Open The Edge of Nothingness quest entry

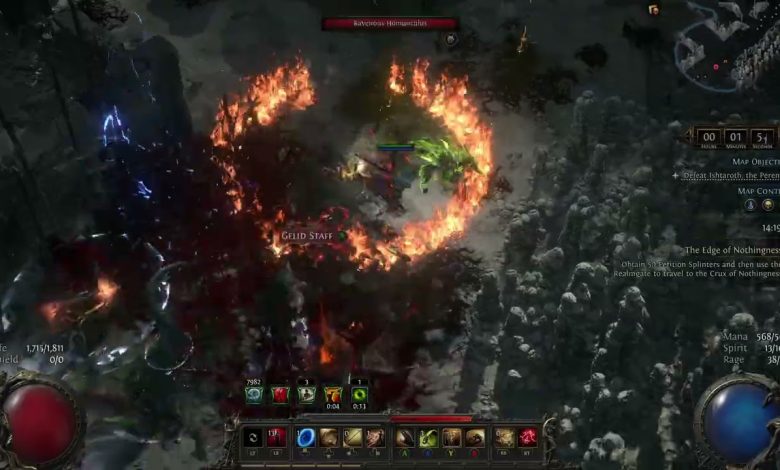731,250
